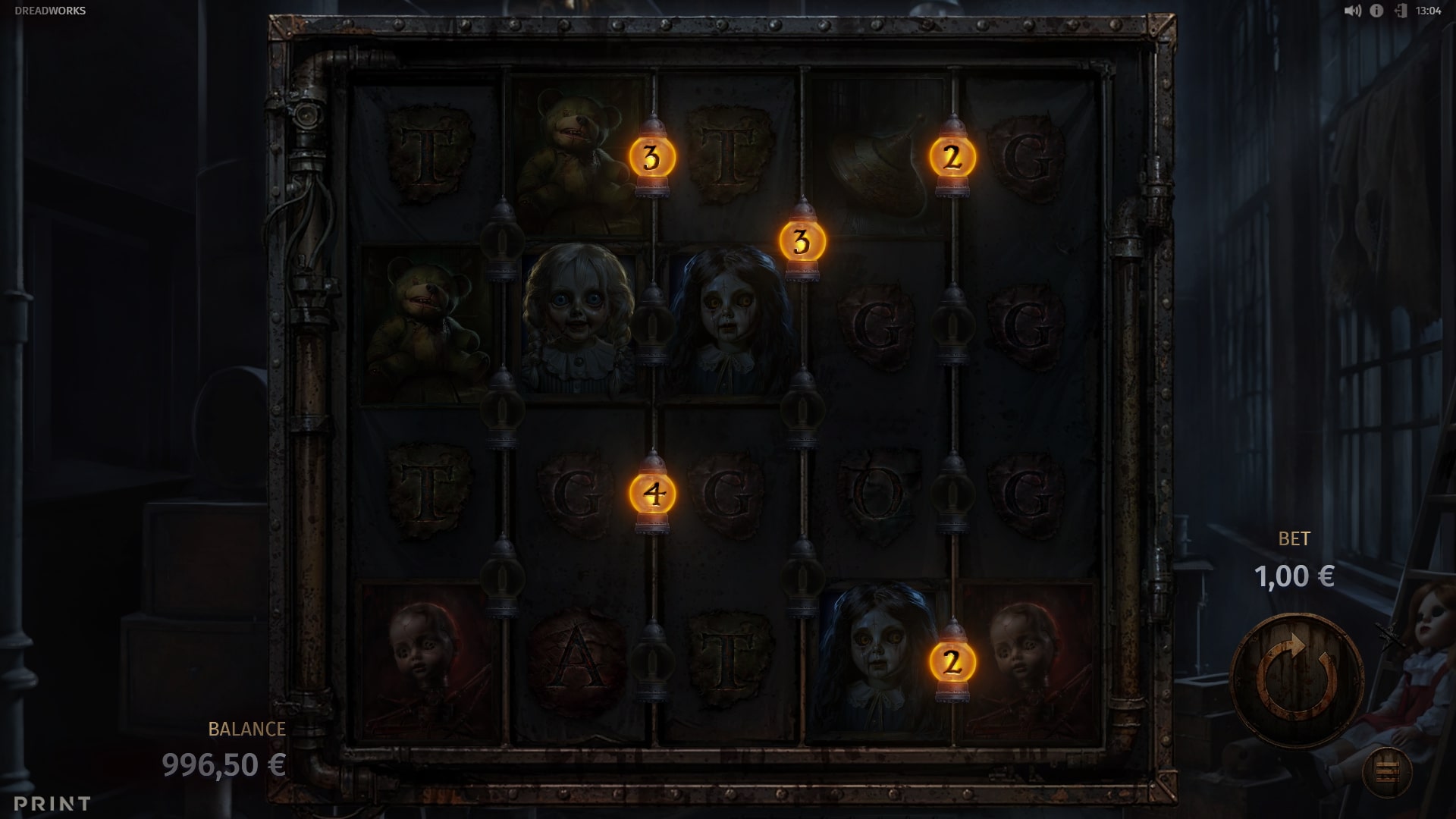
Task: Click the clock showing 13:04
Action: point(1427,11)
